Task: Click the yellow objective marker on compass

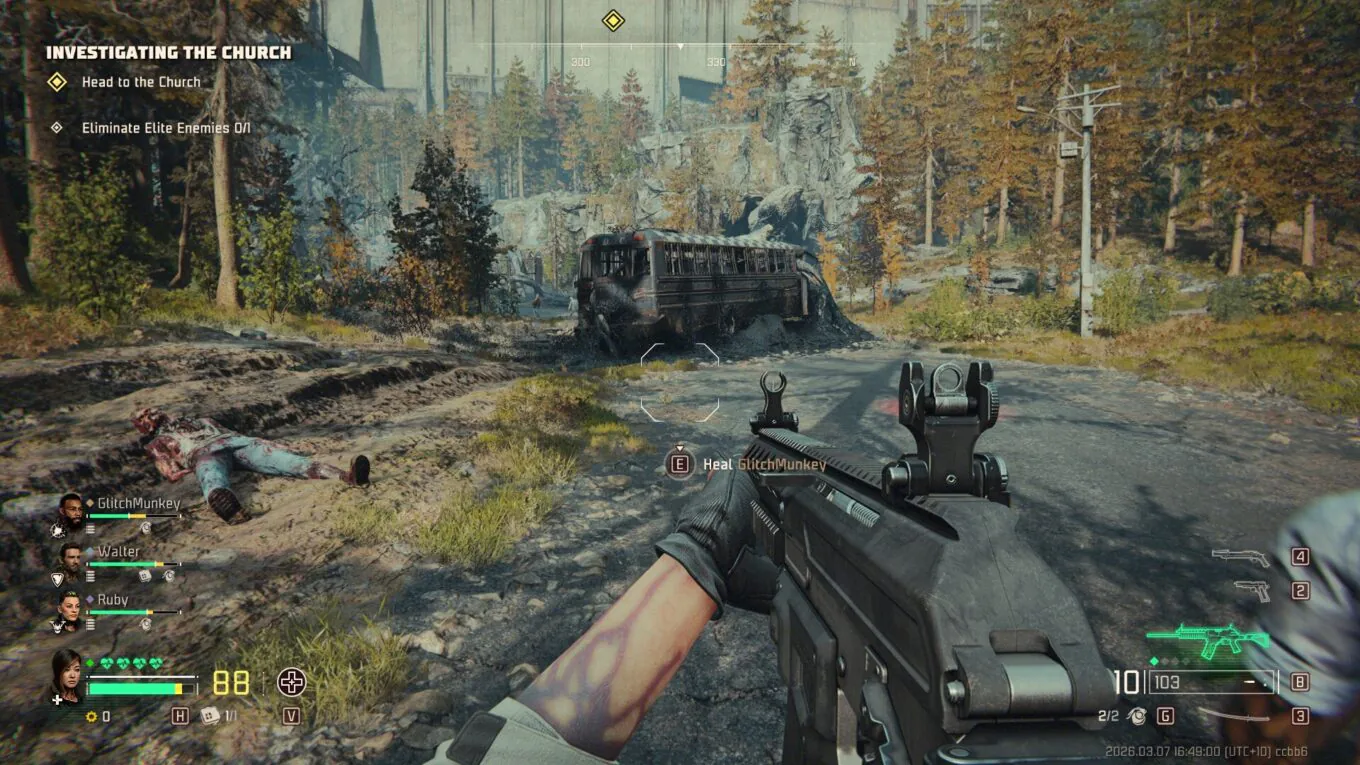Action: tap(613, 20)
